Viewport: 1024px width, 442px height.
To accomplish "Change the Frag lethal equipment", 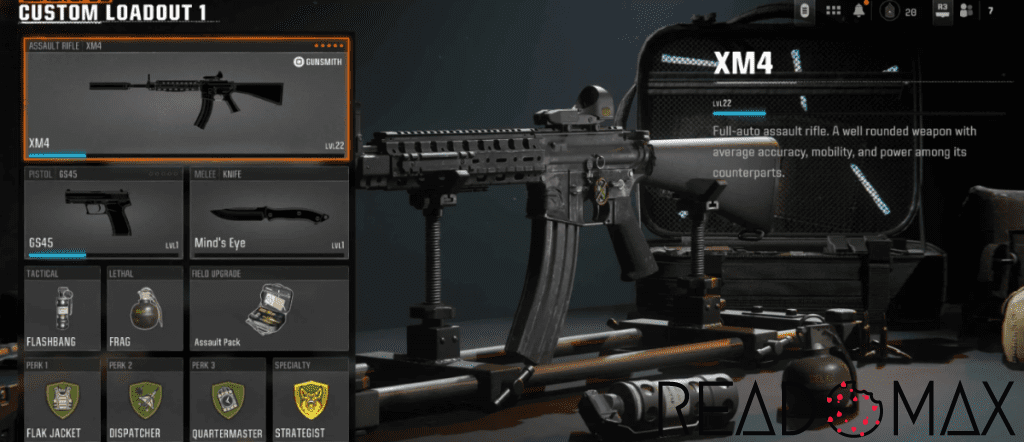I will (145, 307).
